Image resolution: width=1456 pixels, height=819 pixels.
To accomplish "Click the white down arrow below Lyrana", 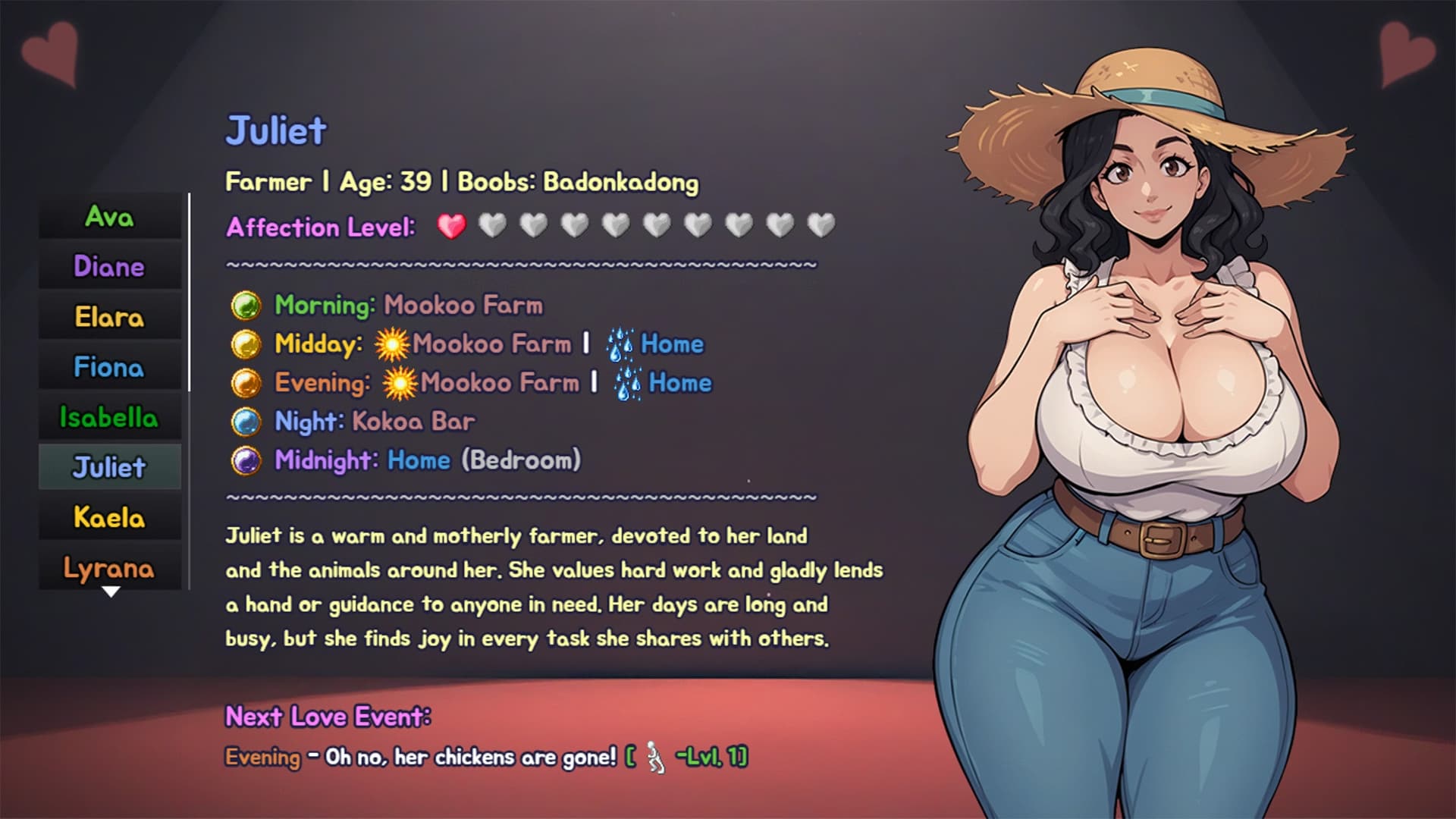I will (111, 592).
